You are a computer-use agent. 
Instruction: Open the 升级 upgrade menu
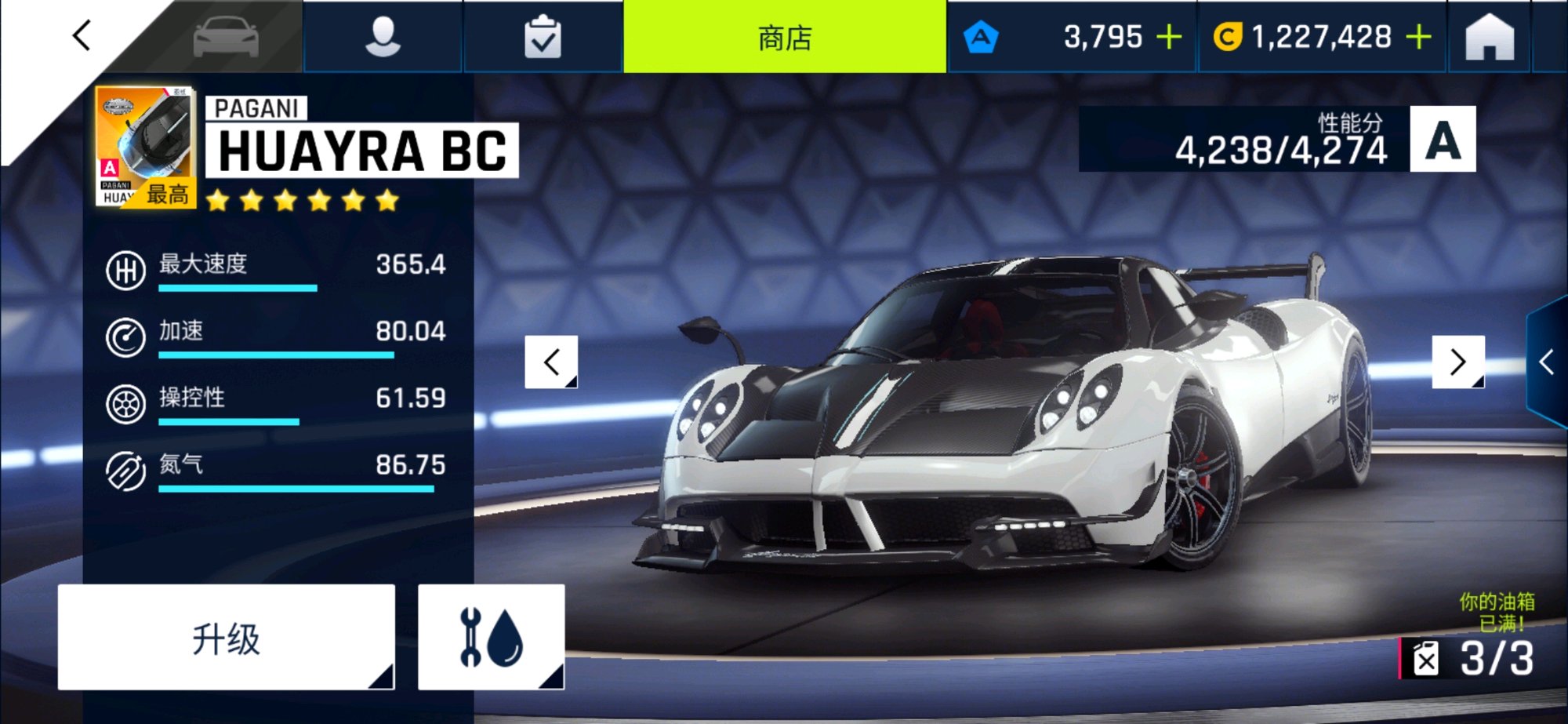tap(226, 638)
